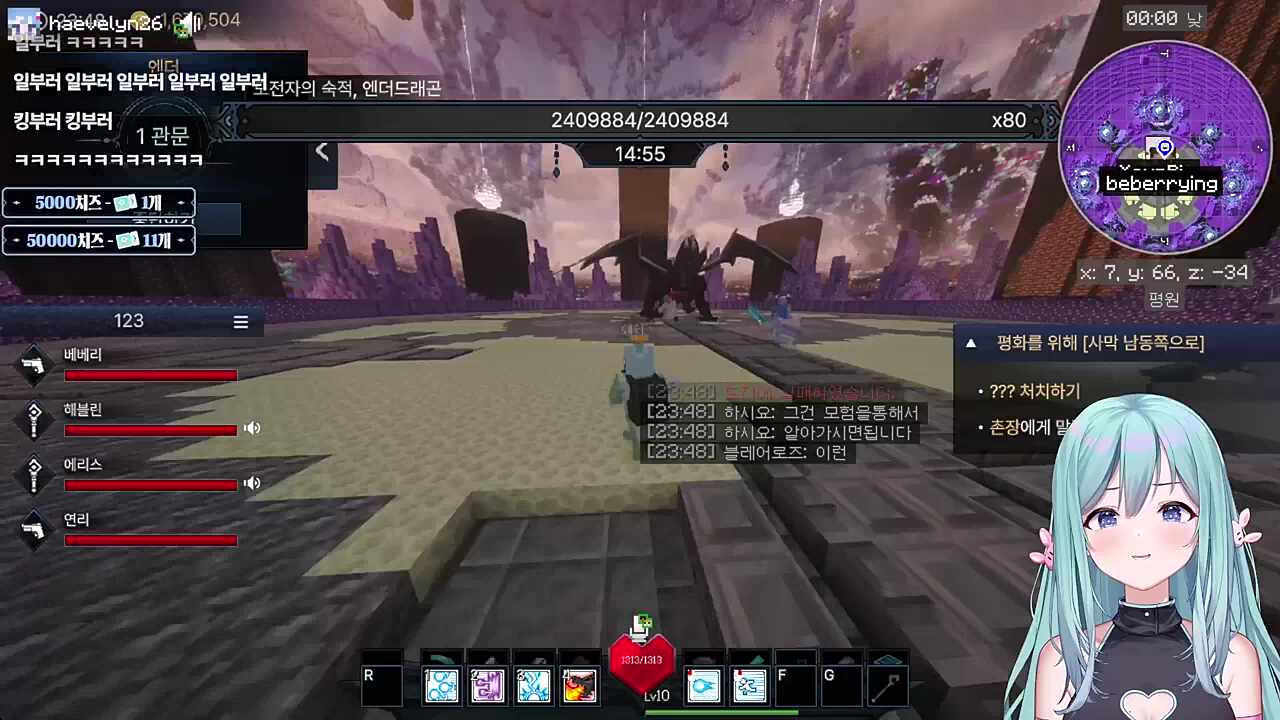Open the party list hamburger menu

[240, 322]
